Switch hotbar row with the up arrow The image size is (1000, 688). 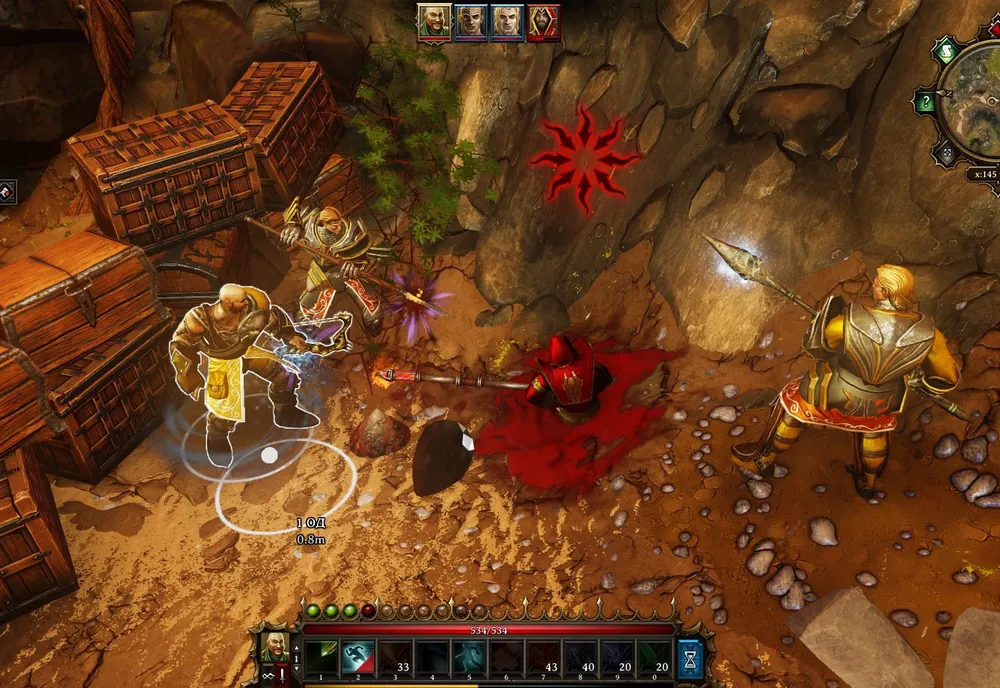pos(296,647)
